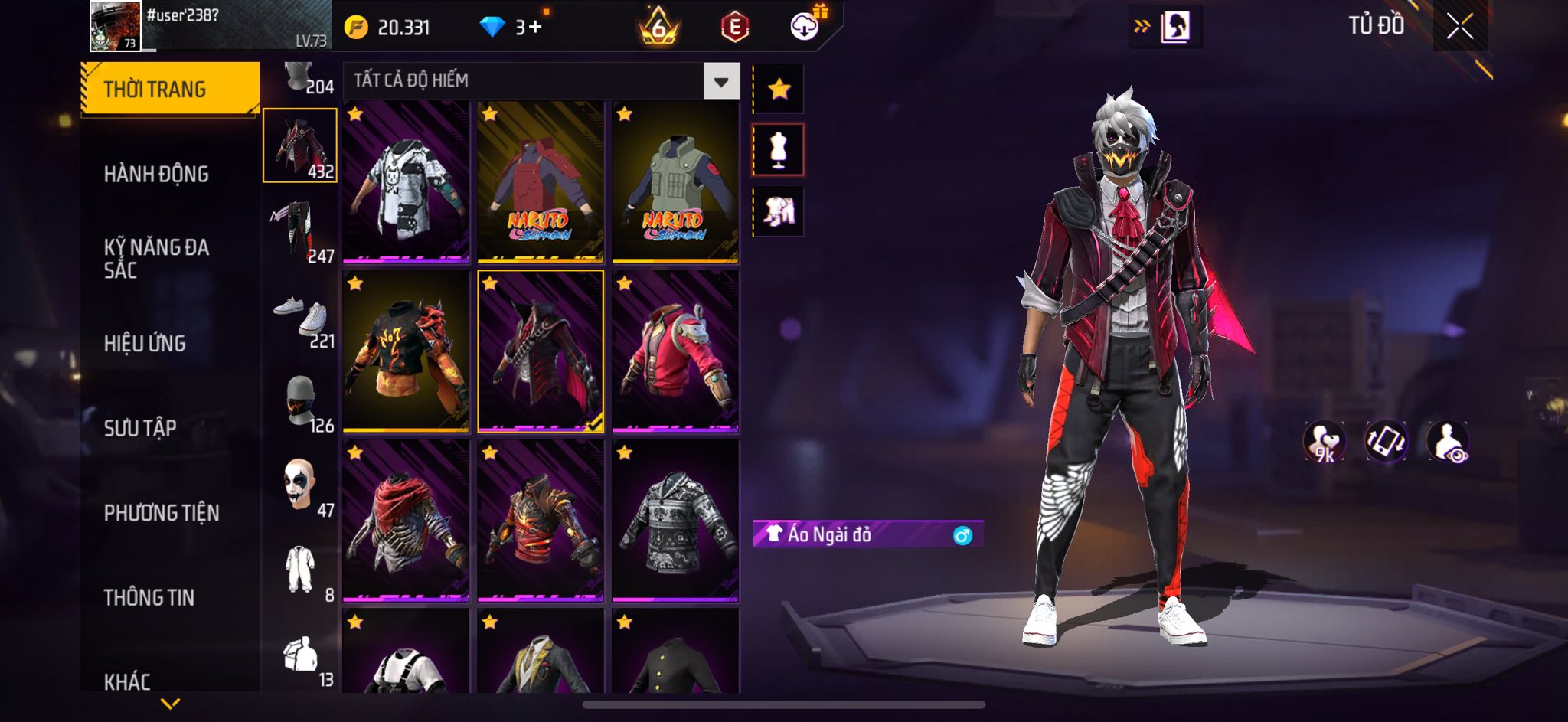Toggle the star favorites filter
This screenshot has width=1568, height=722.
pos(779,89)
